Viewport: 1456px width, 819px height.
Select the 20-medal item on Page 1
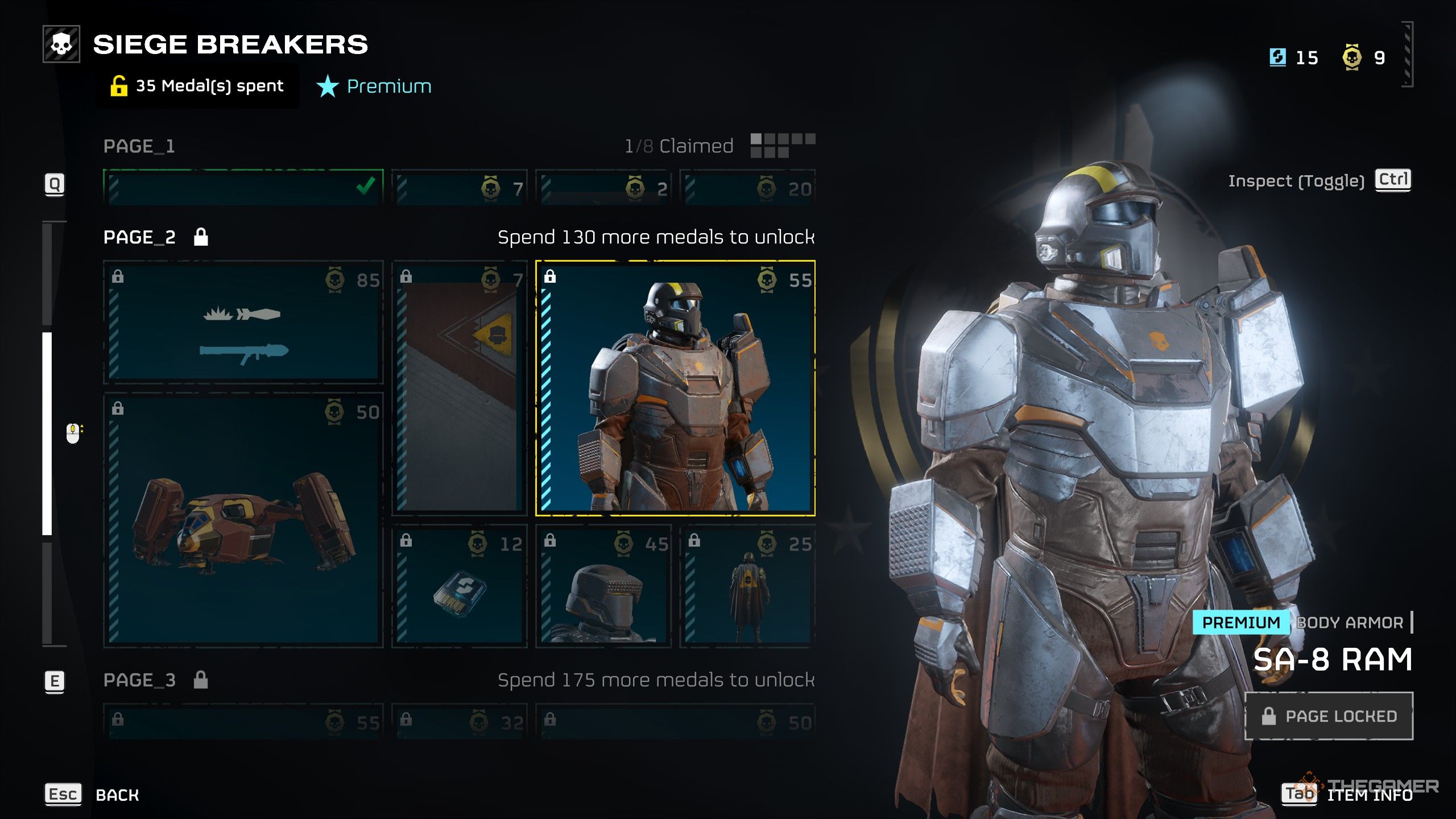click(747, 187)
